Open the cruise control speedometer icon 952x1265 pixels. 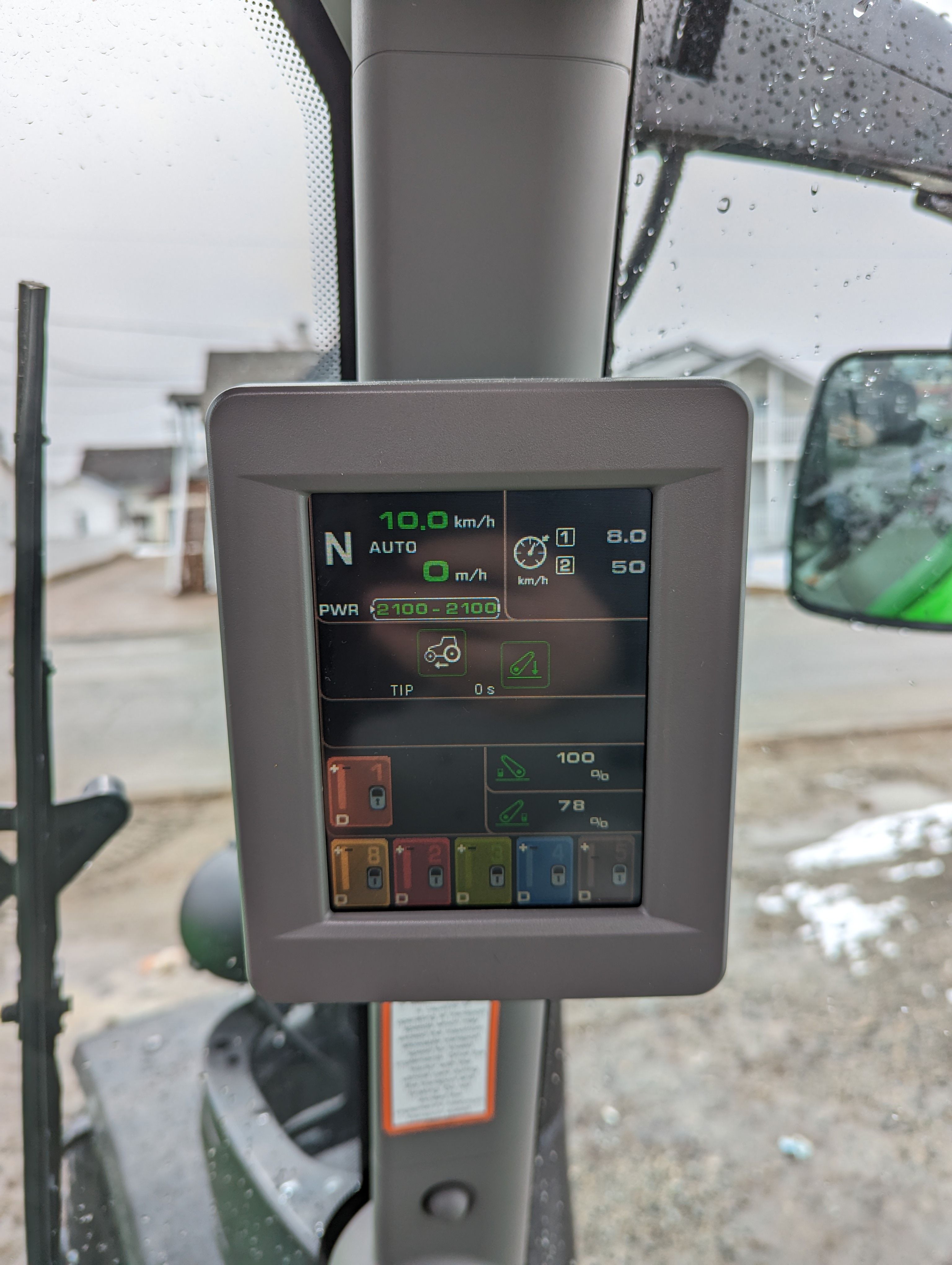coord(531,553)
